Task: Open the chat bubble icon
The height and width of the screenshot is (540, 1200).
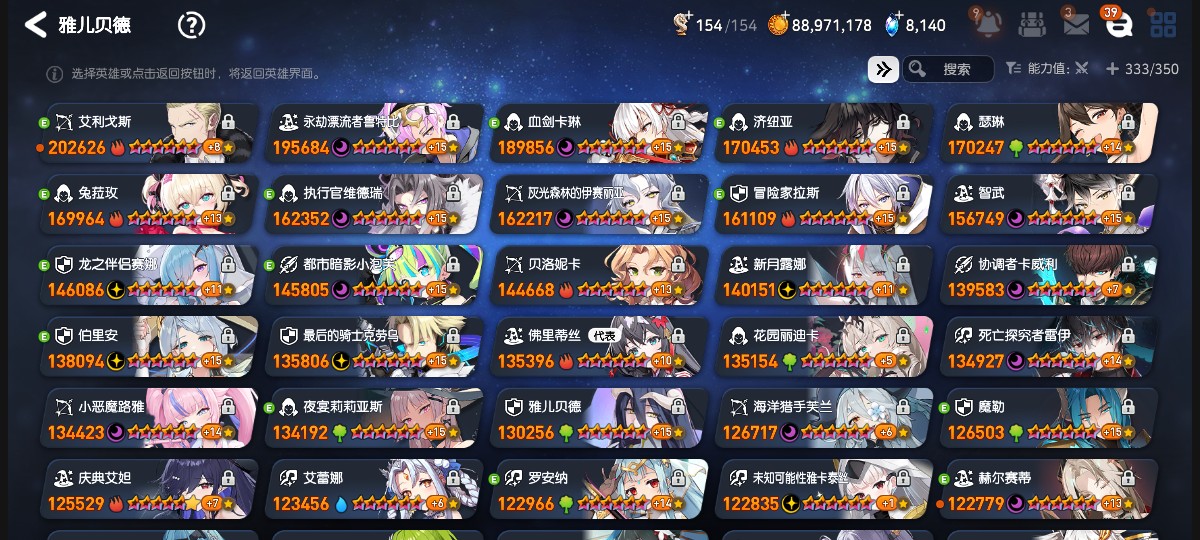Action: pos(1117,24)
